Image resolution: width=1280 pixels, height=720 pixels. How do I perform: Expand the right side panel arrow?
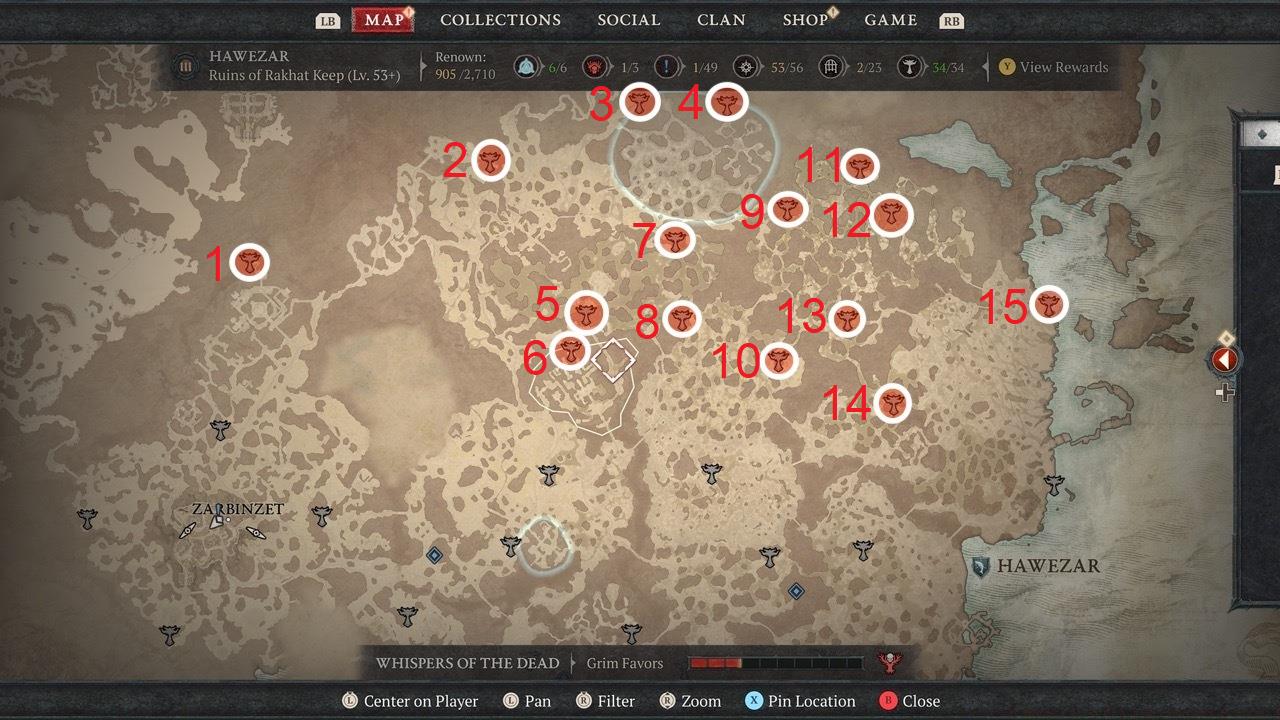pos(1224,360)
